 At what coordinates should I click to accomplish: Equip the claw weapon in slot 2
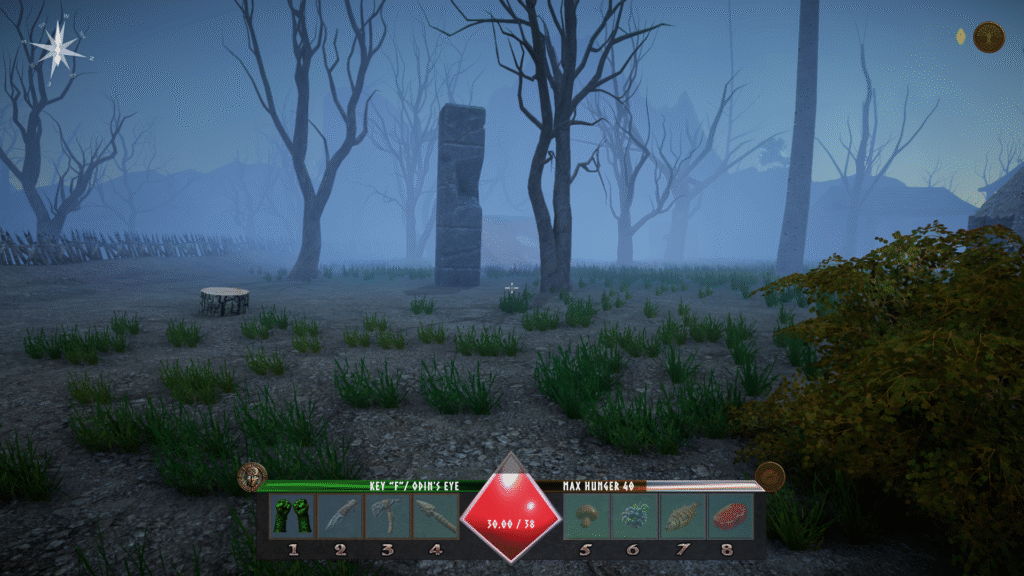pos(340,517)
